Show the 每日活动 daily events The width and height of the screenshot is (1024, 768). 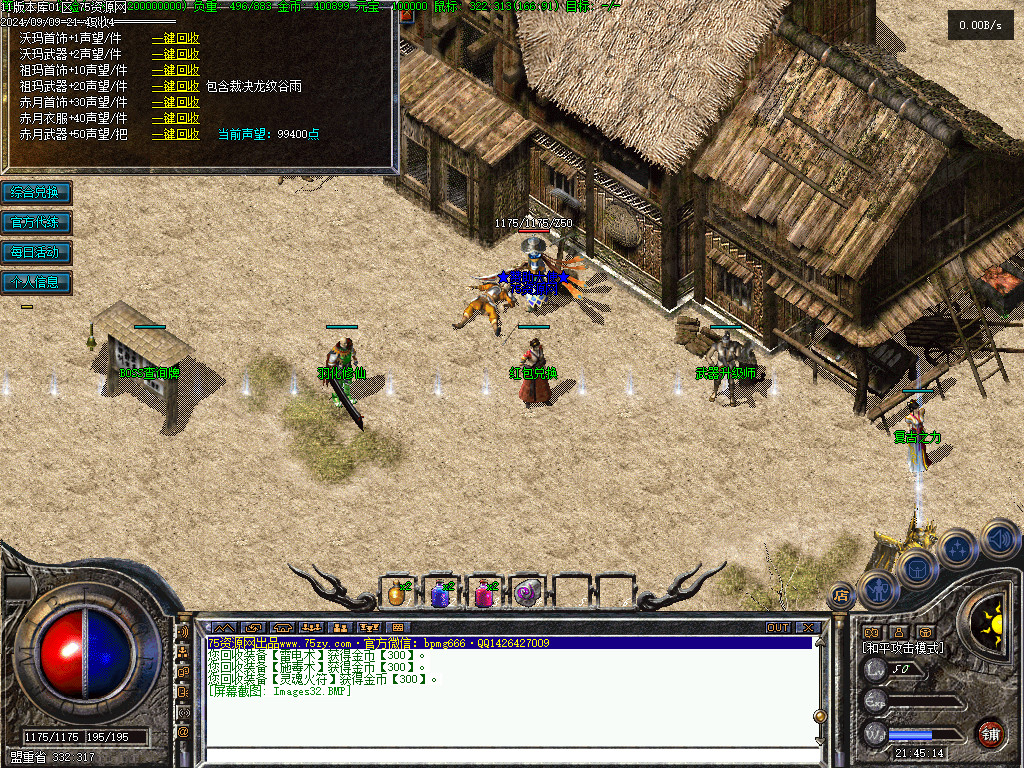coord(35,252)
